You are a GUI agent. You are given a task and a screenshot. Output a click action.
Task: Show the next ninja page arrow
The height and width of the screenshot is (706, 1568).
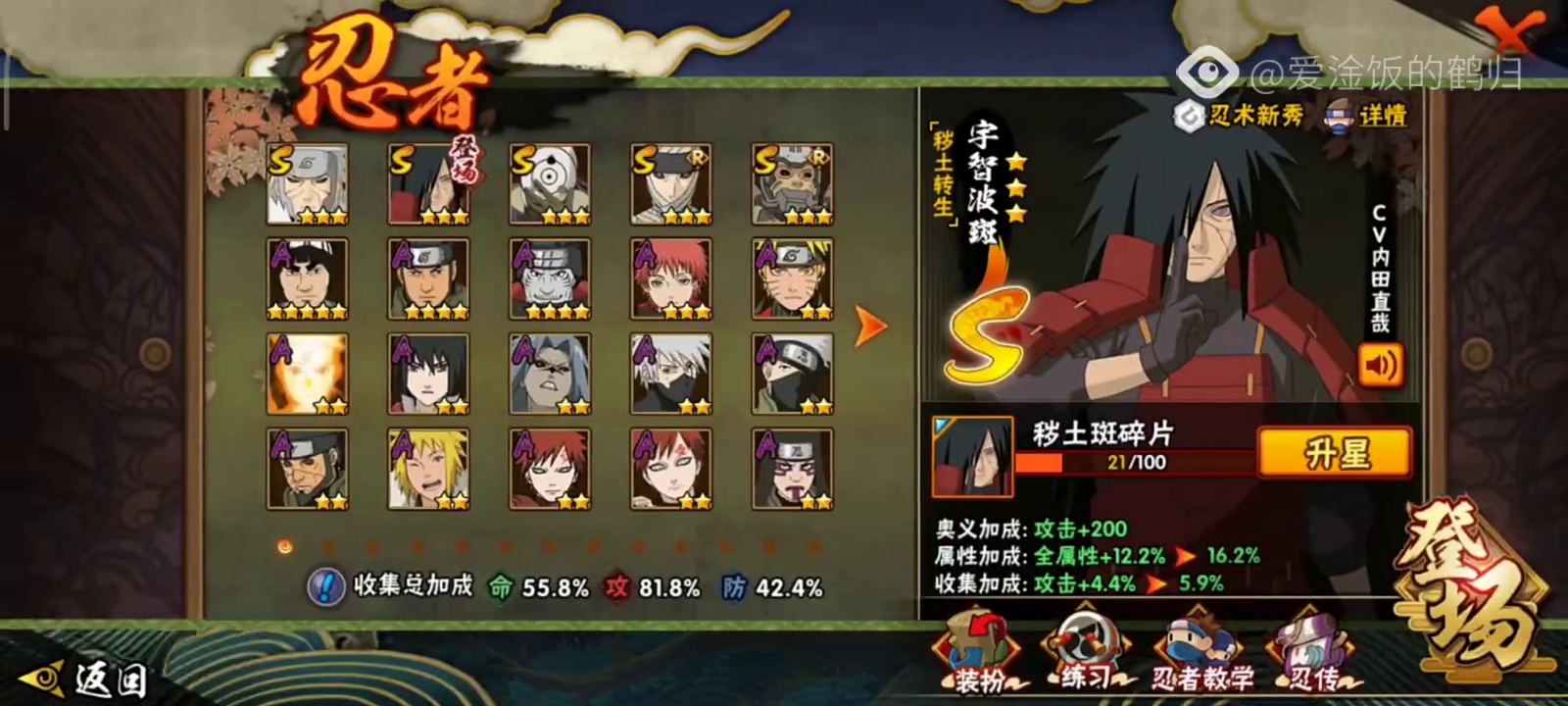tap(869, 327)
